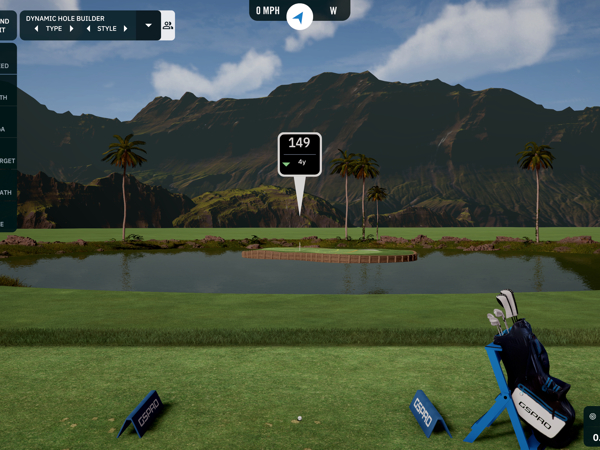
Task: Select the previous hole STYLE arrow
Action: pos(88,29)
